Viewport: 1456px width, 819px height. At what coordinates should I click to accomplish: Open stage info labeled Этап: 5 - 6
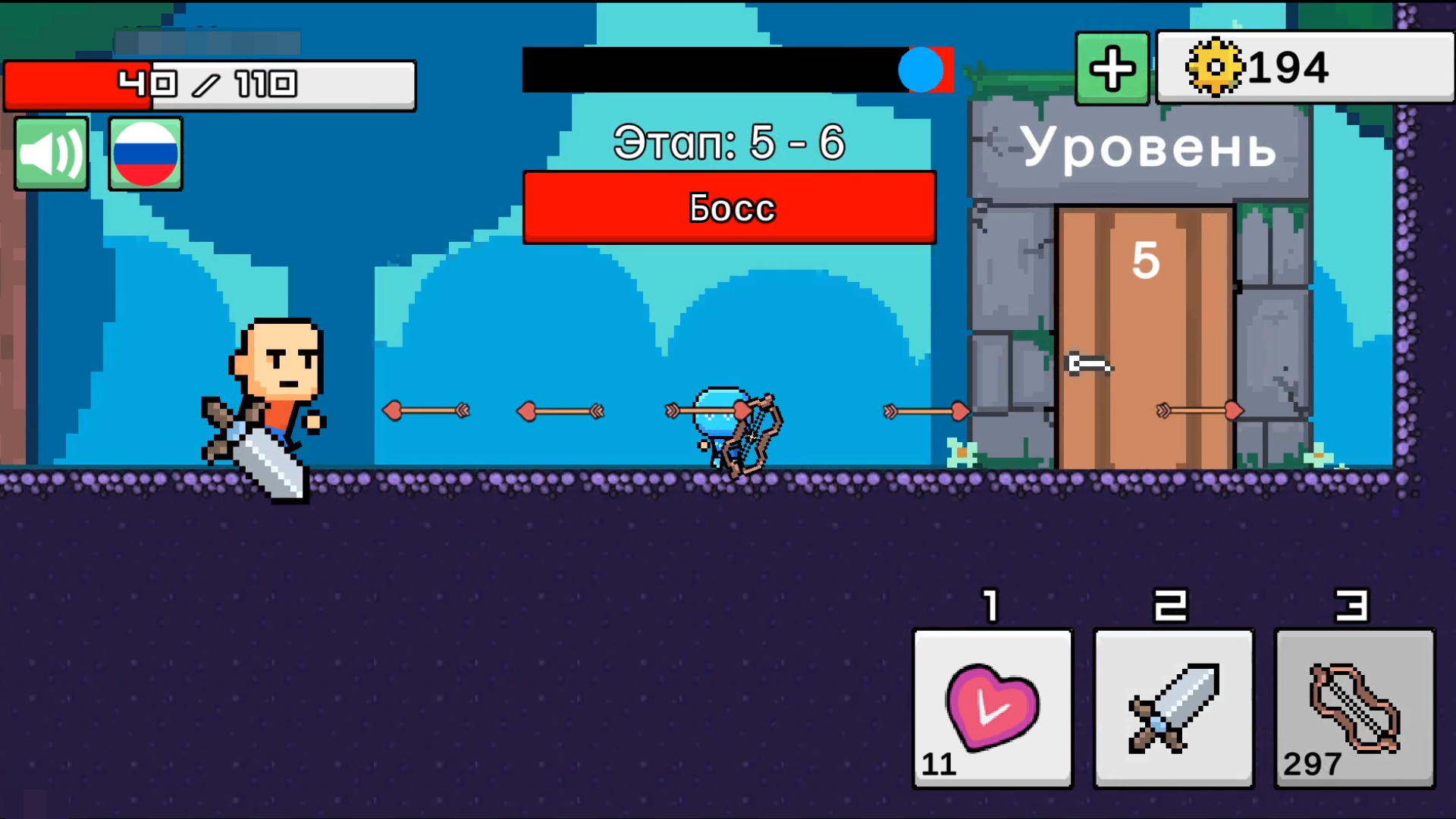click(x=730, y=142)
